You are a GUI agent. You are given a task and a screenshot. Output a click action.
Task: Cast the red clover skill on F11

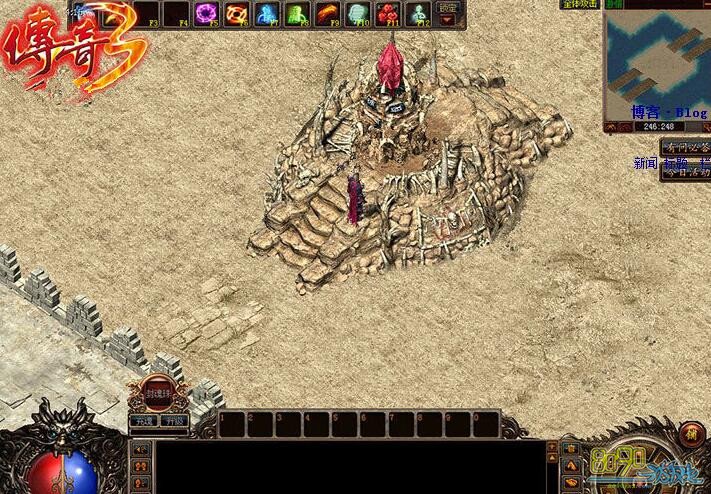click(x=388, y=13)
